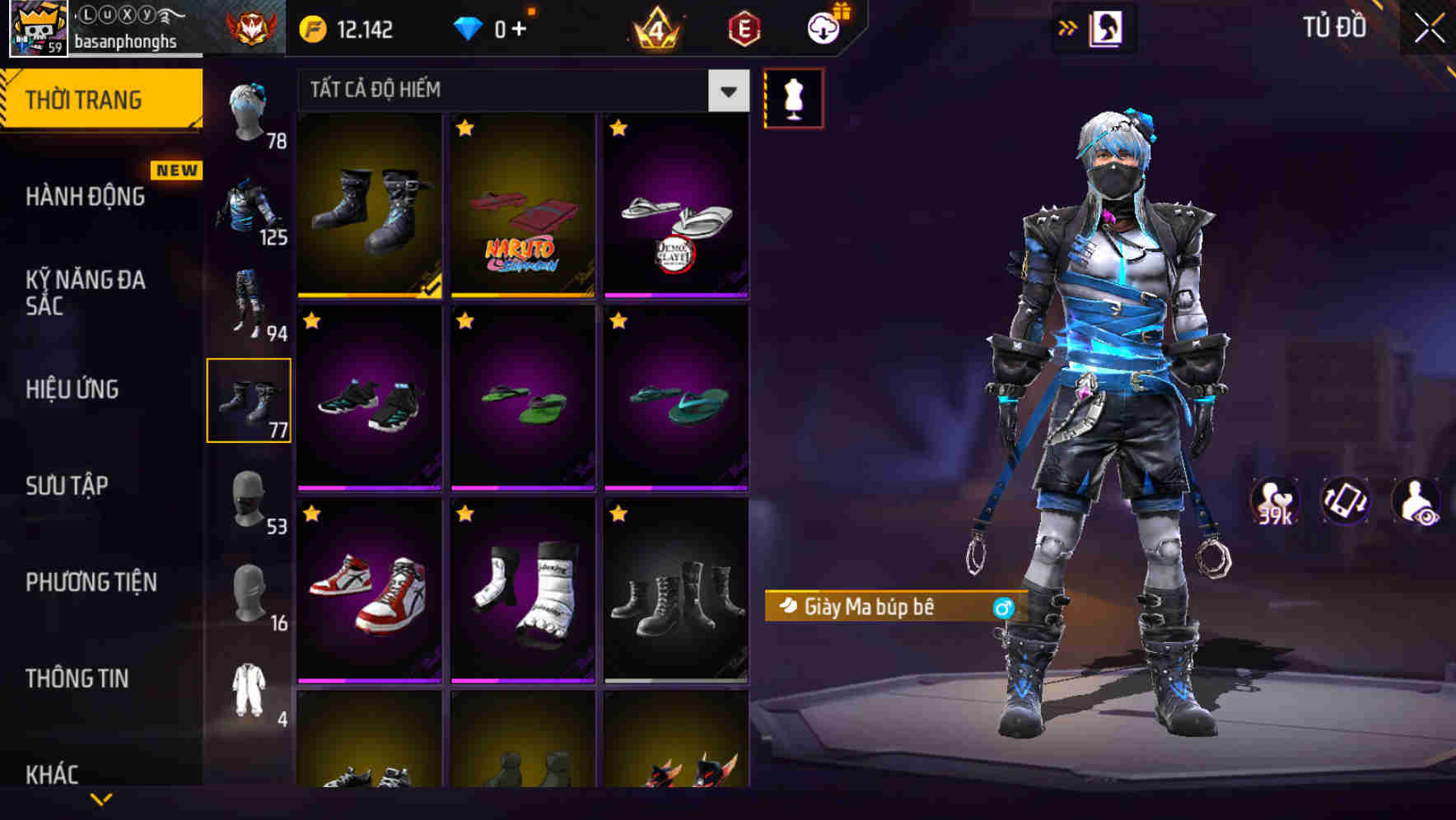This screenshot has width=1456, height=820.
Task: Click the double-arrow collapse chevron near top right
Action: pyautogui.click(x=1066, y=26)
